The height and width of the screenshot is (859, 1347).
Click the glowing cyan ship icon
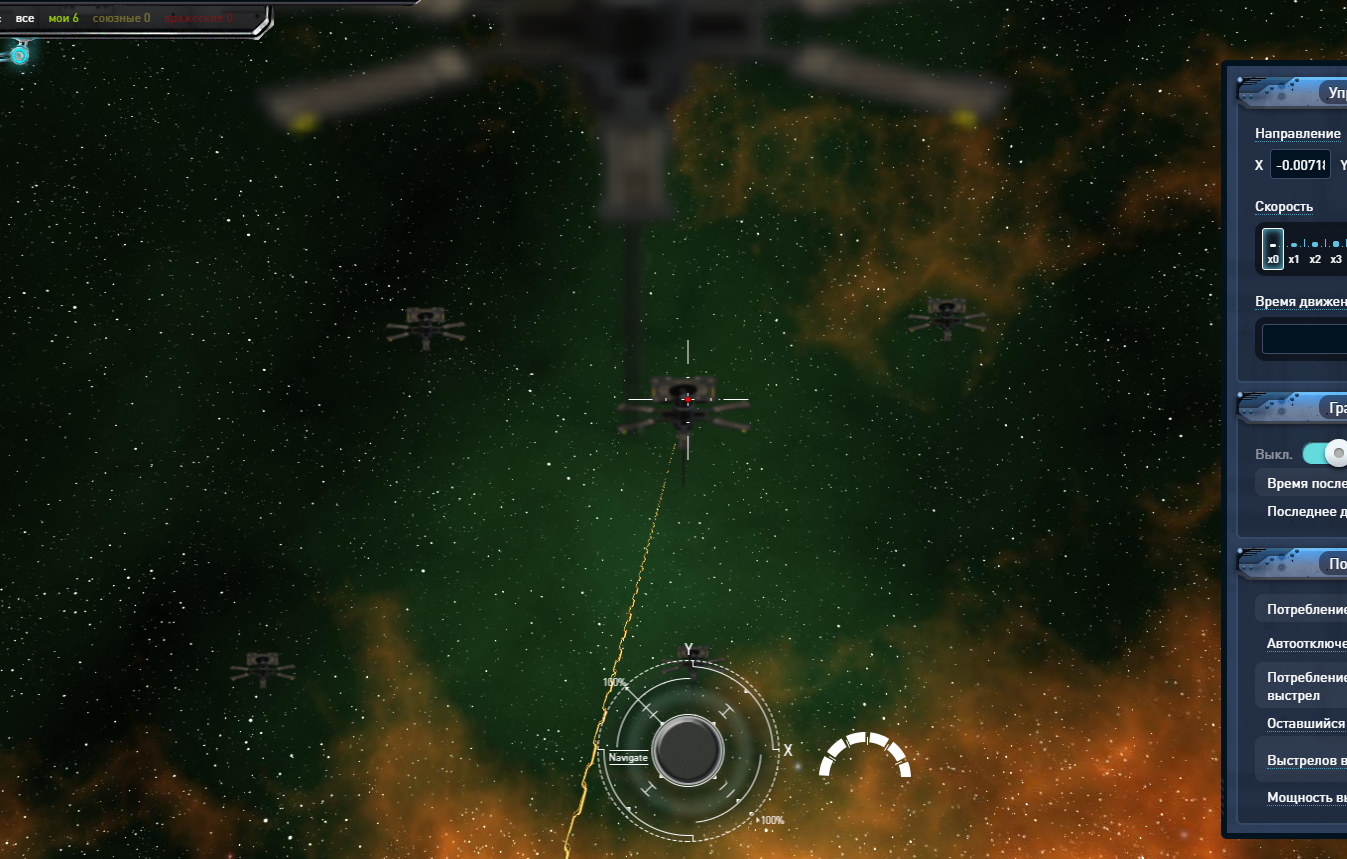pos(19,54)
